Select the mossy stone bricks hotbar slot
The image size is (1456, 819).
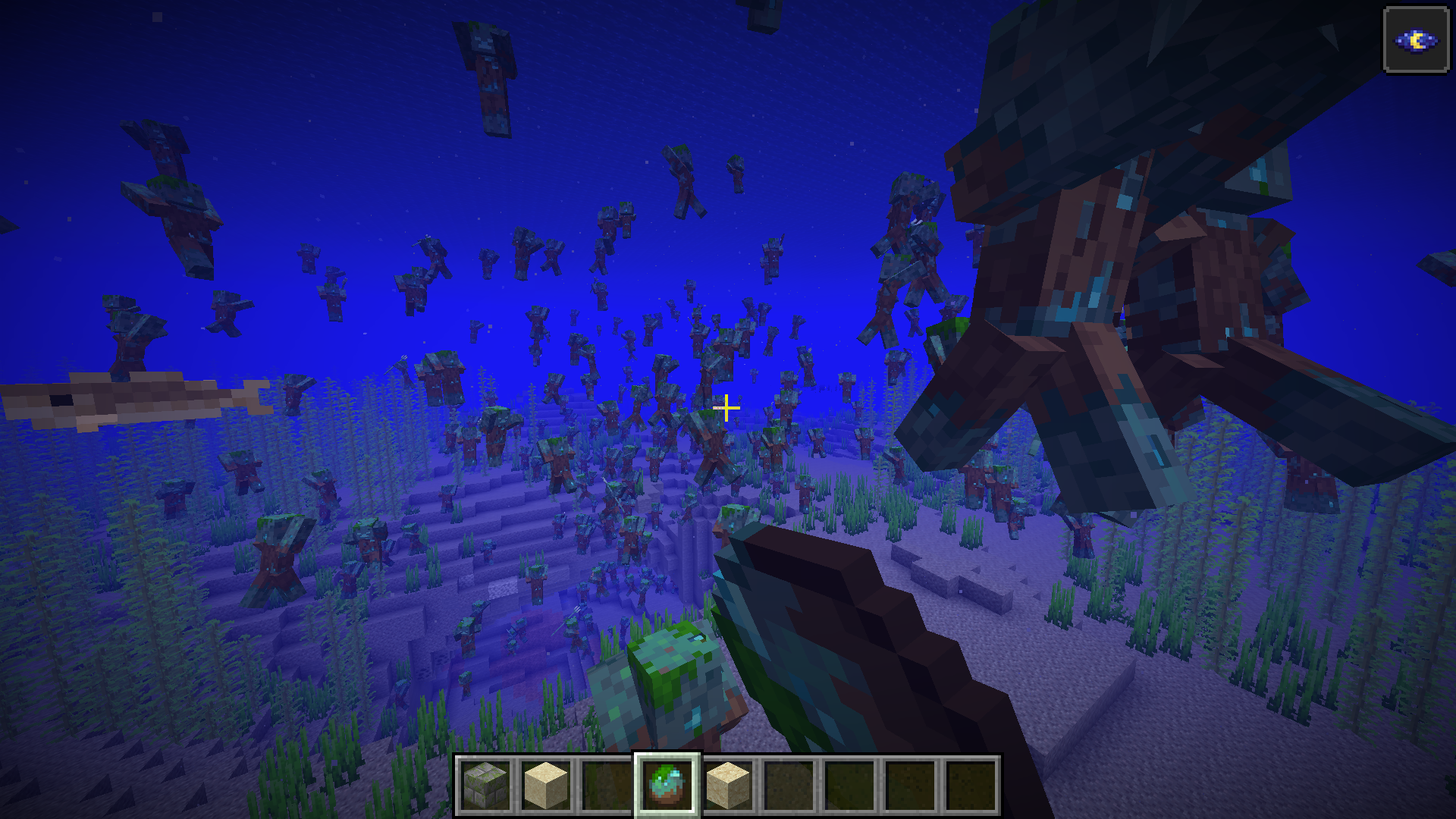pyautogui.click(x=485, y=786)
